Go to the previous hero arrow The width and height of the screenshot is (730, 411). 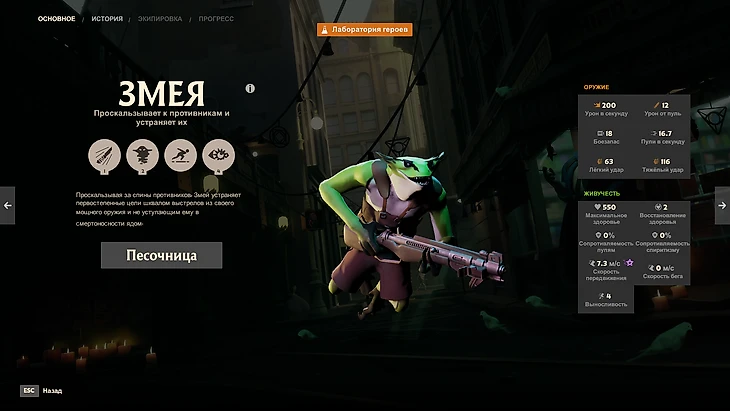tap(7, 205)
